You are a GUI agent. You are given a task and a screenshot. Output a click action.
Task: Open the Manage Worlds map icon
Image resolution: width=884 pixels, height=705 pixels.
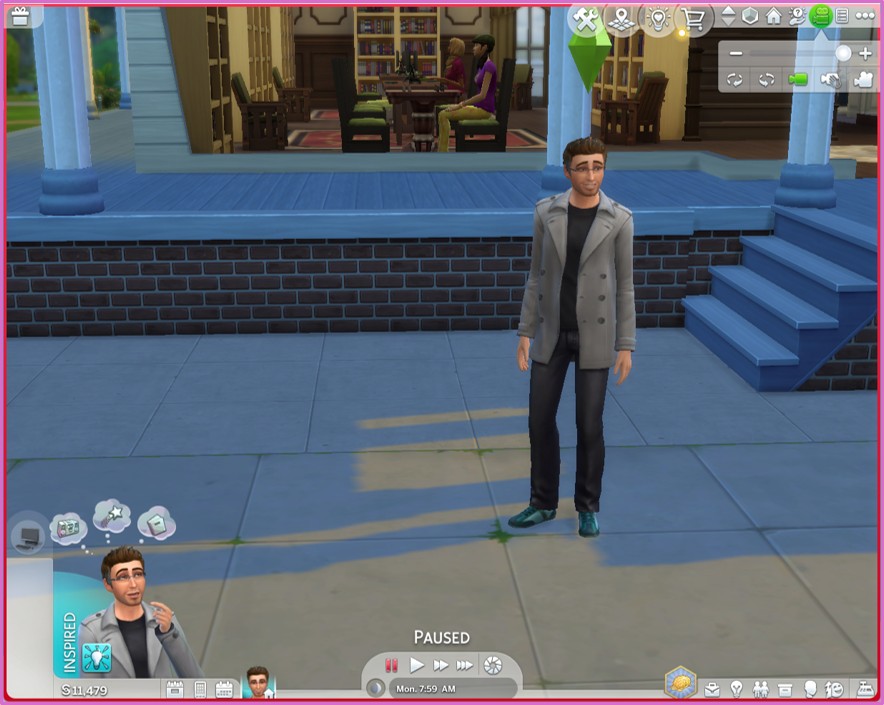pyautogui.click(x=621, y=18)
